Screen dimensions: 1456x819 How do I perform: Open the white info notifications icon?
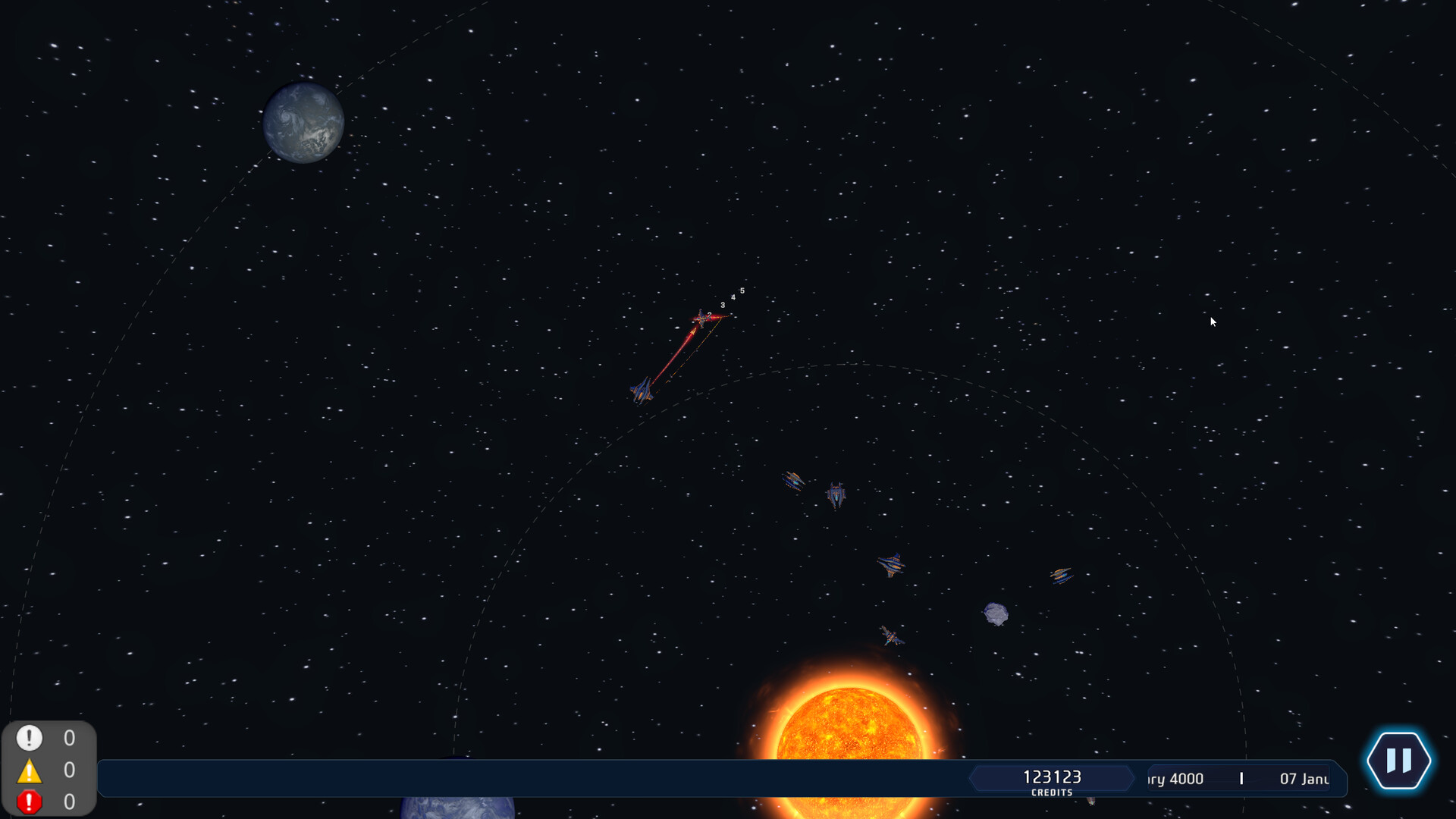29,738
